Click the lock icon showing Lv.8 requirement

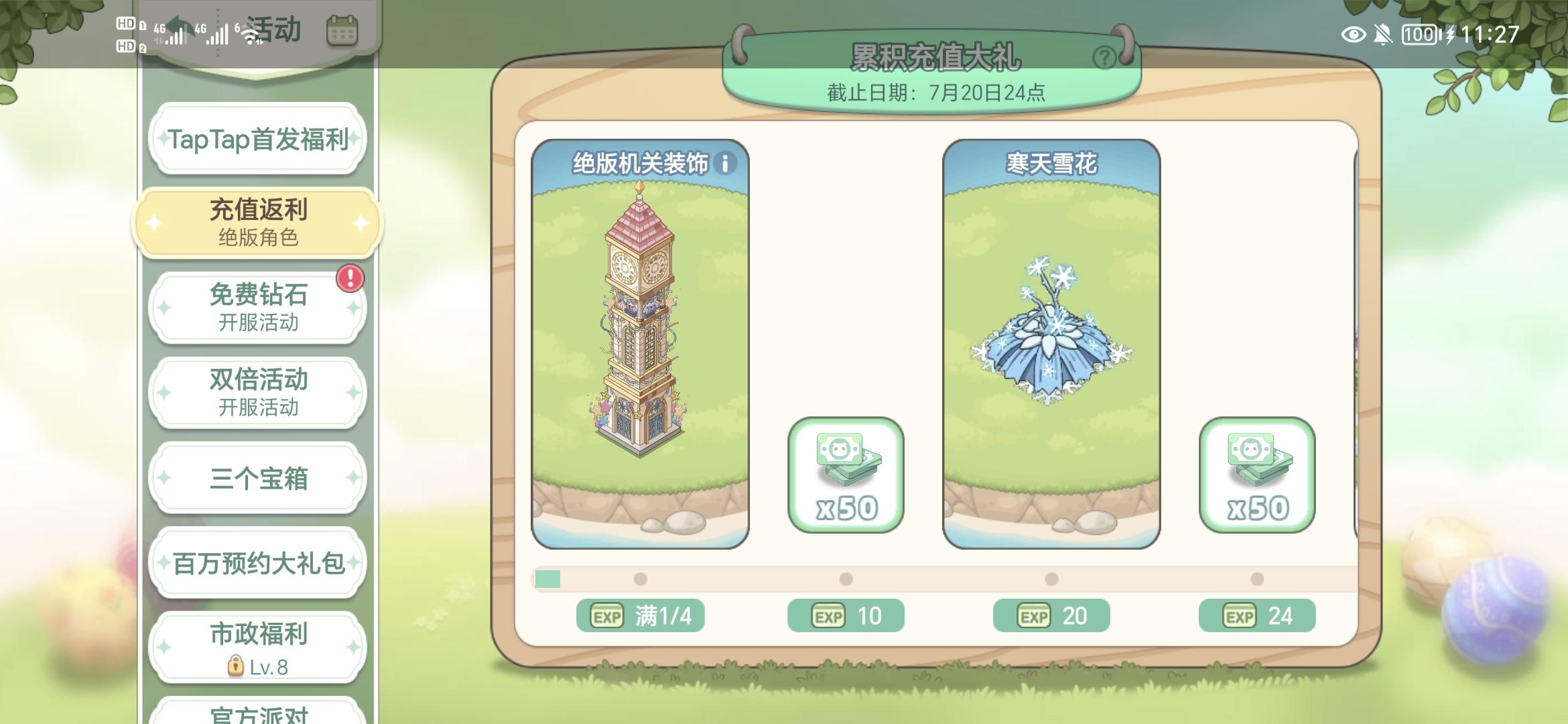coord(235,666)
